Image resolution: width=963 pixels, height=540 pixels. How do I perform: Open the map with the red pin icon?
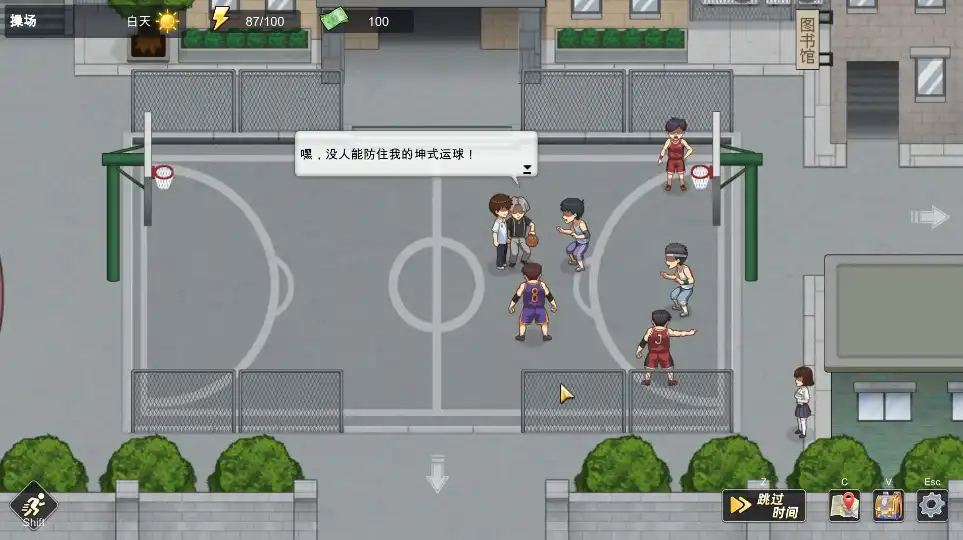[x=844, y=505]
